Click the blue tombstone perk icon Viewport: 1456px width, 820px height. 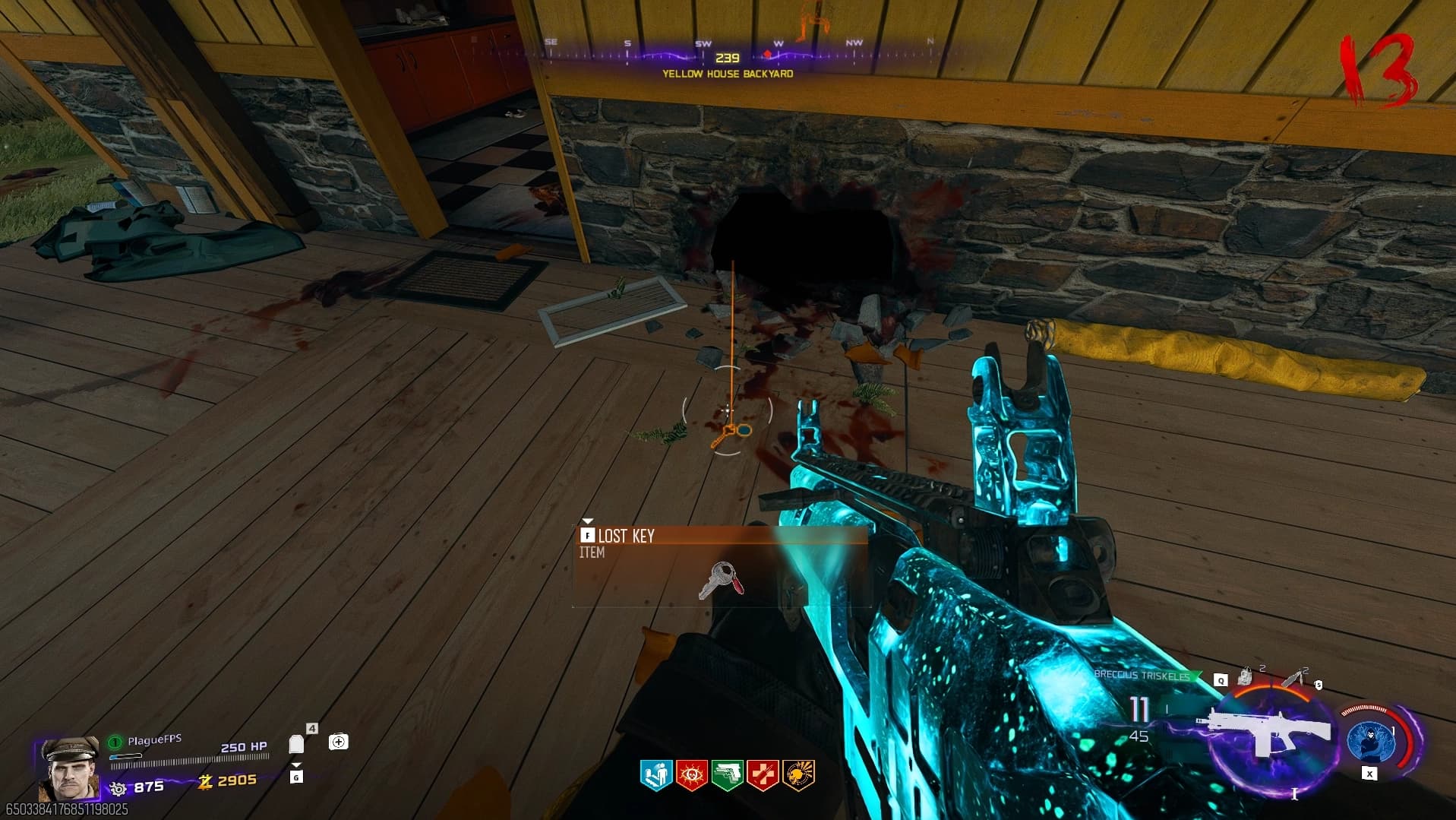point(655,774)
